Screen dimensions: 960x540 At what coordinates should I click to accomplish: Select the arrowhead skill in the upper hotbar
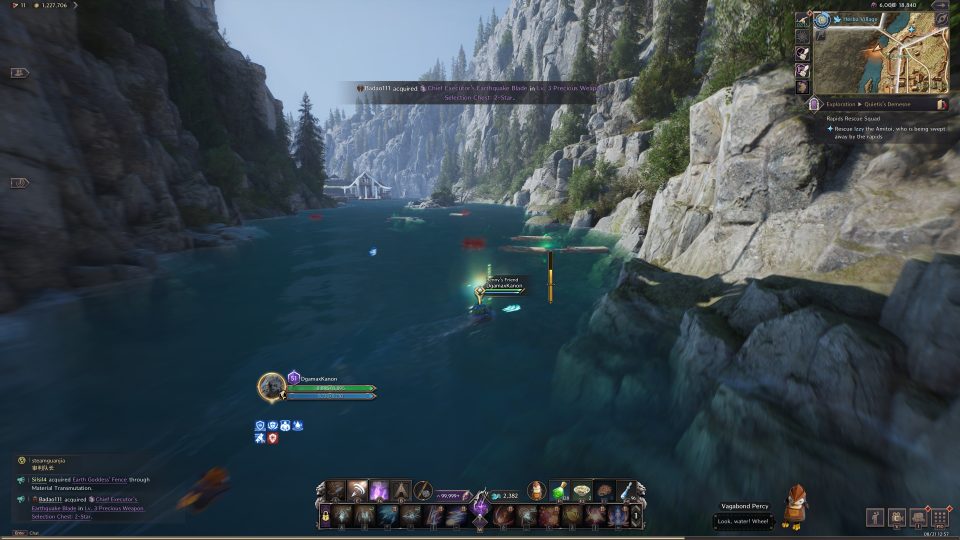coord(401,491)
